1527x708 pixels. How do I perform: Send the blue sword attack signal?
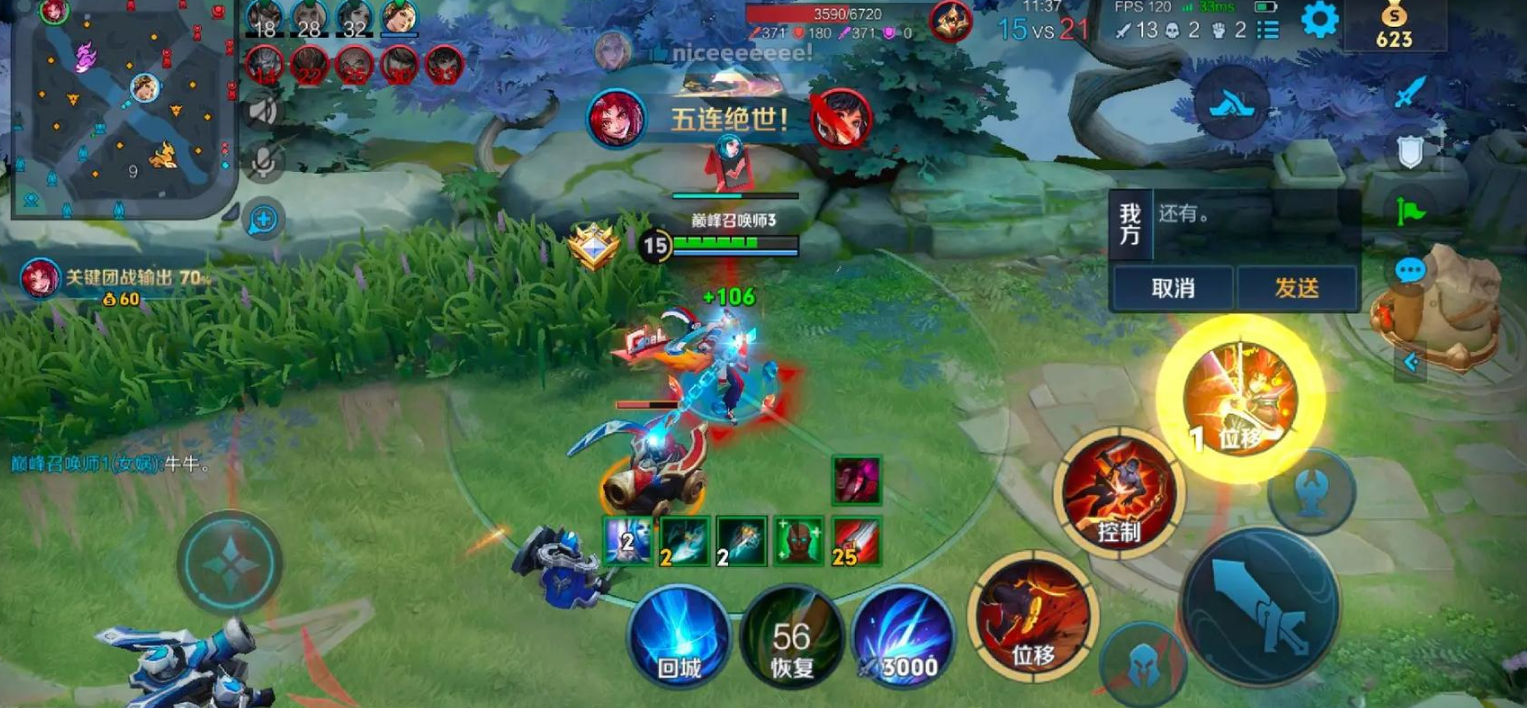(1409, 93)
